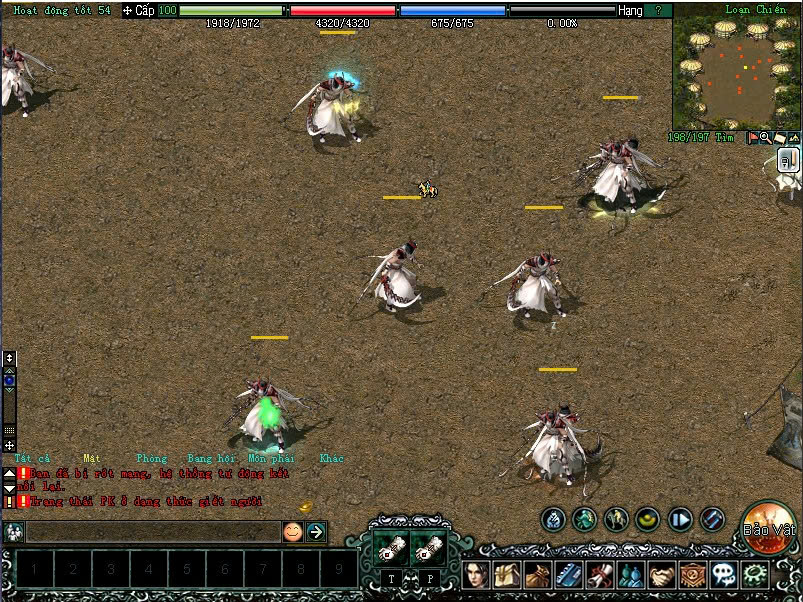This screenshot has width=803, height=602.
Task: Click the horse mount round button
Action: (617, 519)
